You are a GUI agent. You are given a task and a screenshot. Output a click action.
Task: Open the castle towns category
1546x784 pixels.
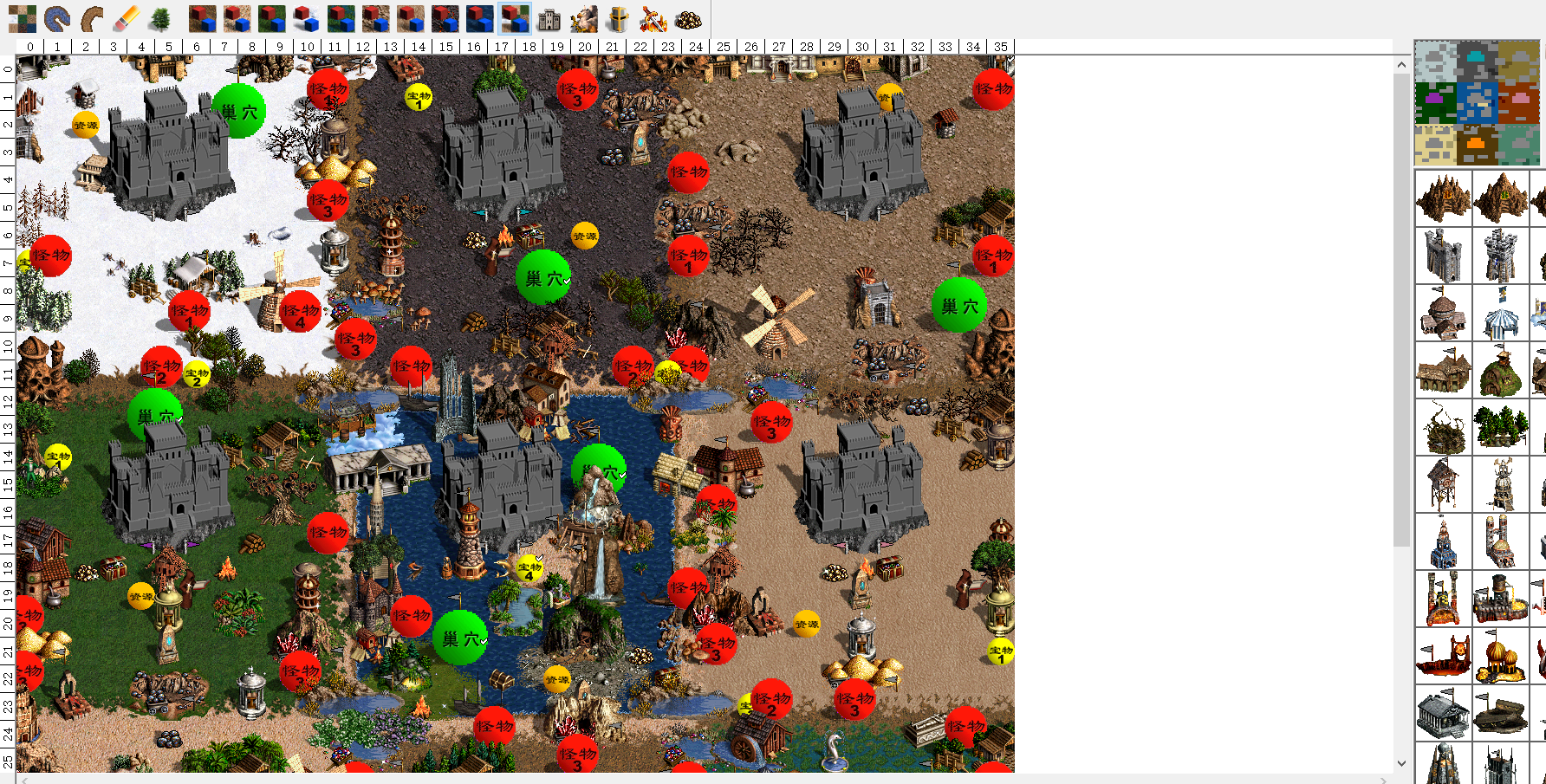(549, 18)
